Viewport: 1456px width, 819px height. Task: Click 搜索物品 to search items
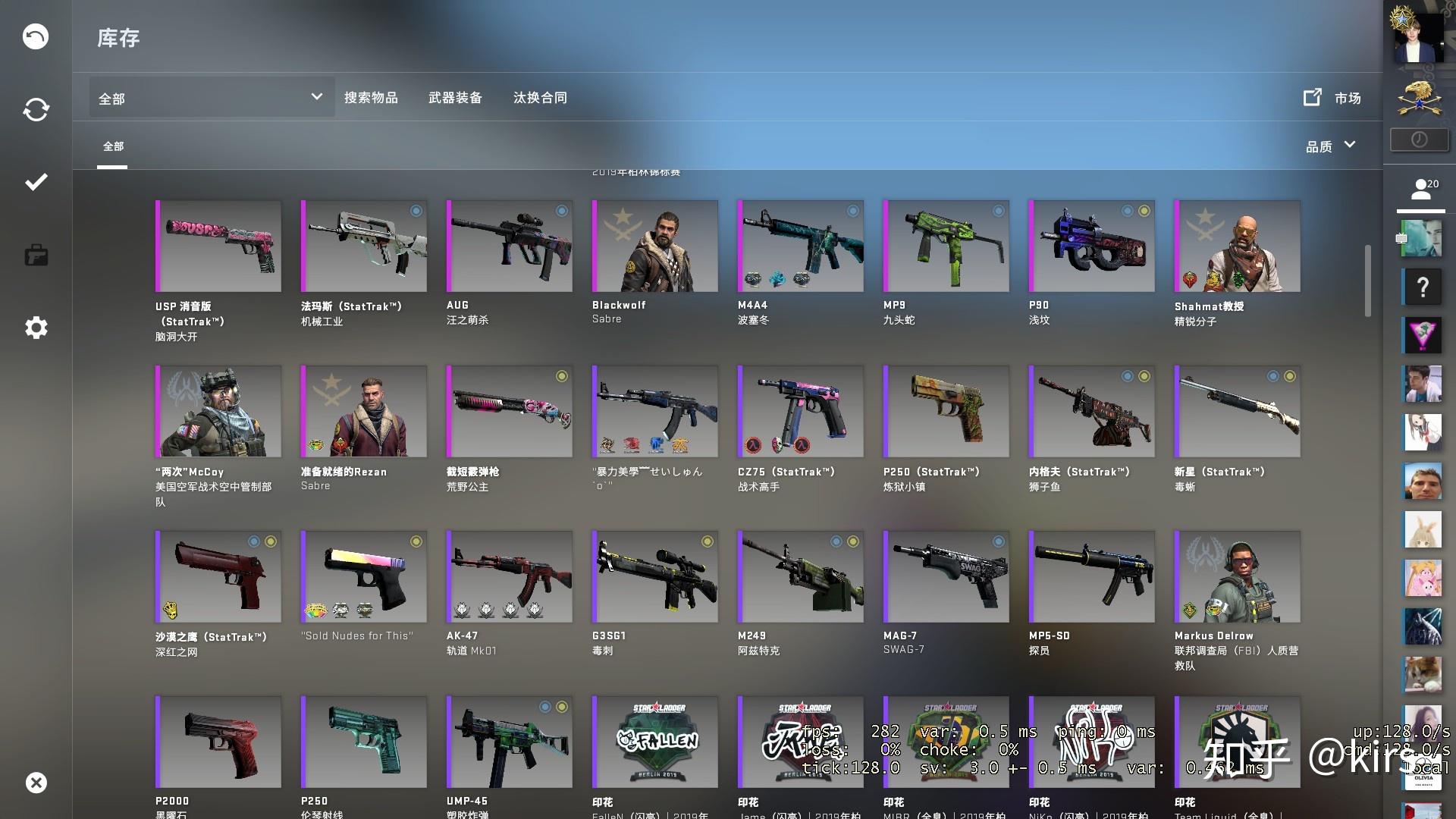(372, 97)
